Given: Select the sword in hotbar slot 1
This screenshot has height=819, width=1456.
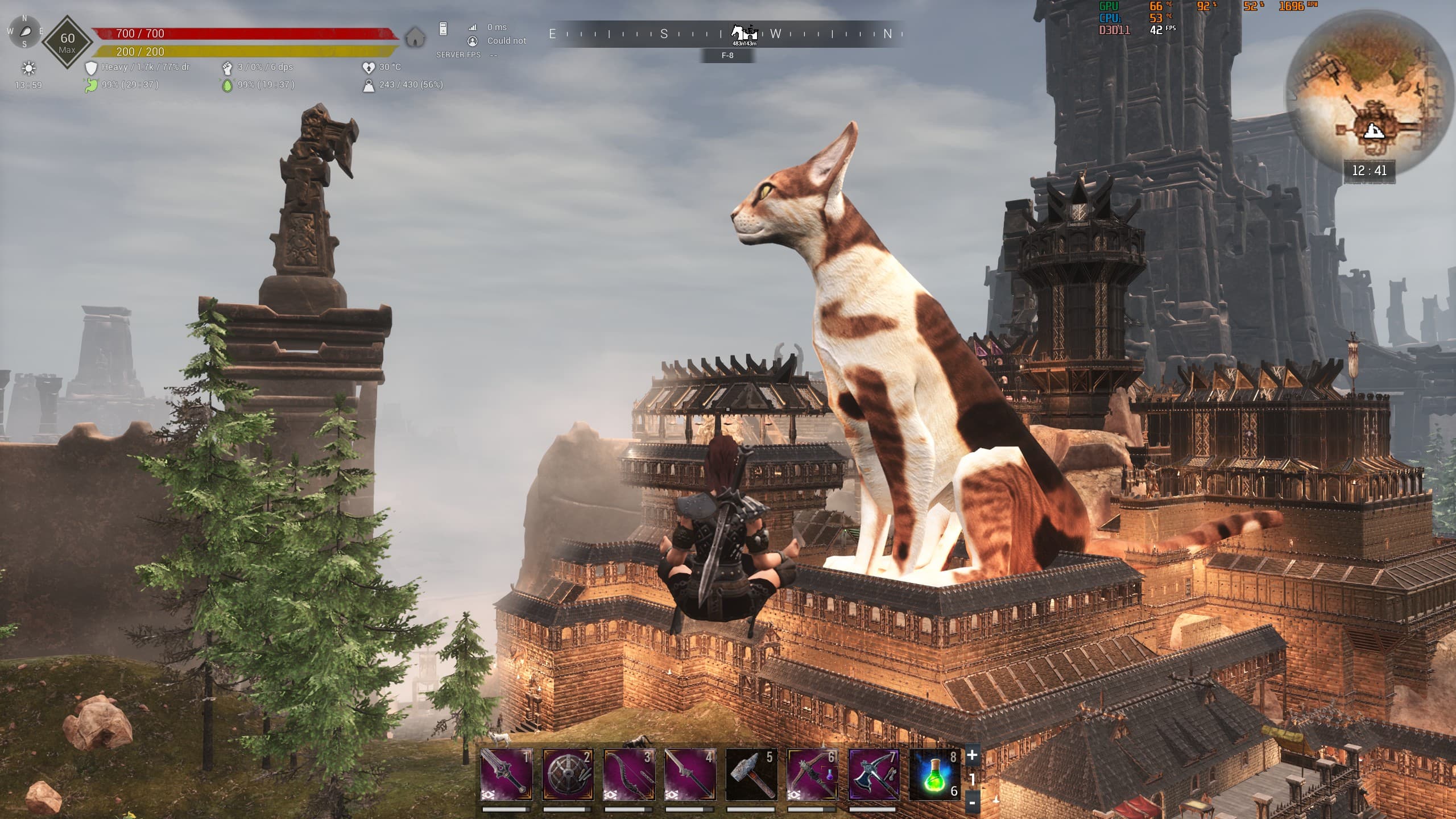Looking at the screenshot, I should [506, 774].
